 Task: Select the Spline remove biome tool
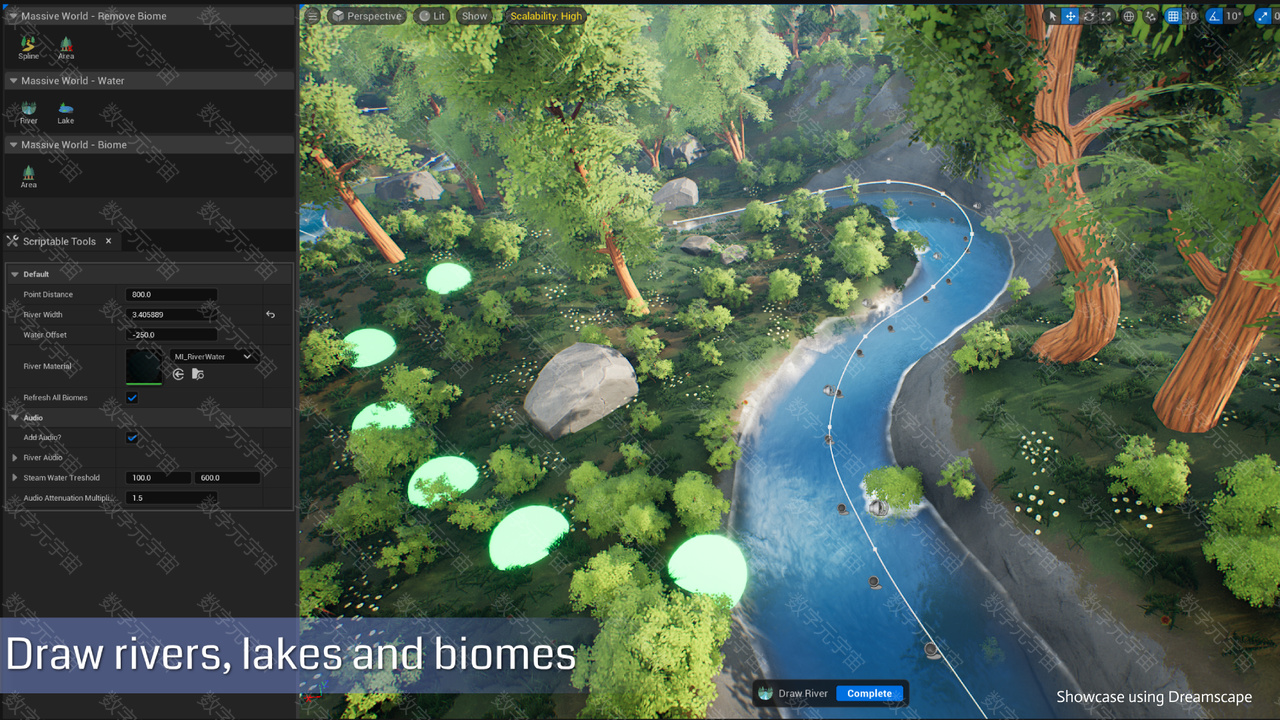[28, 46]
